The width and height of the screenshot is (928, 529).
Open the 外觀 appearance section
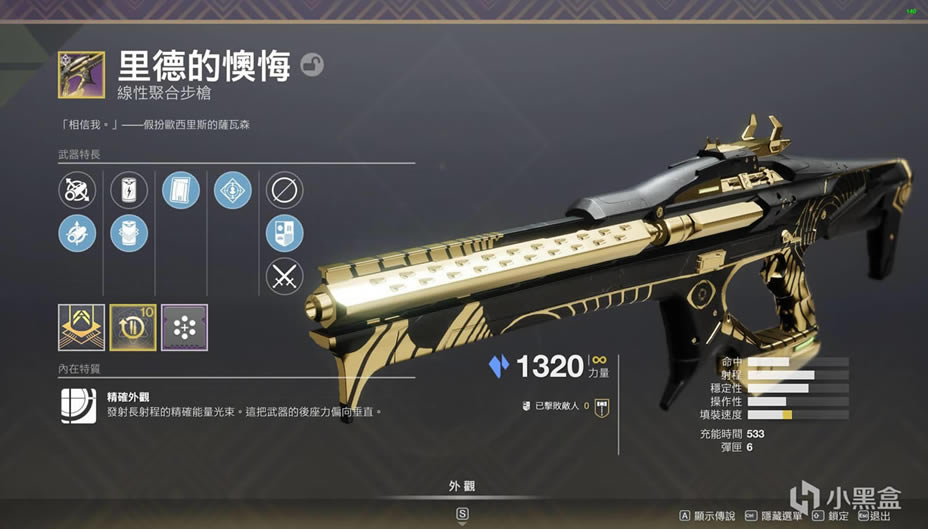click(x=462, y=487)
